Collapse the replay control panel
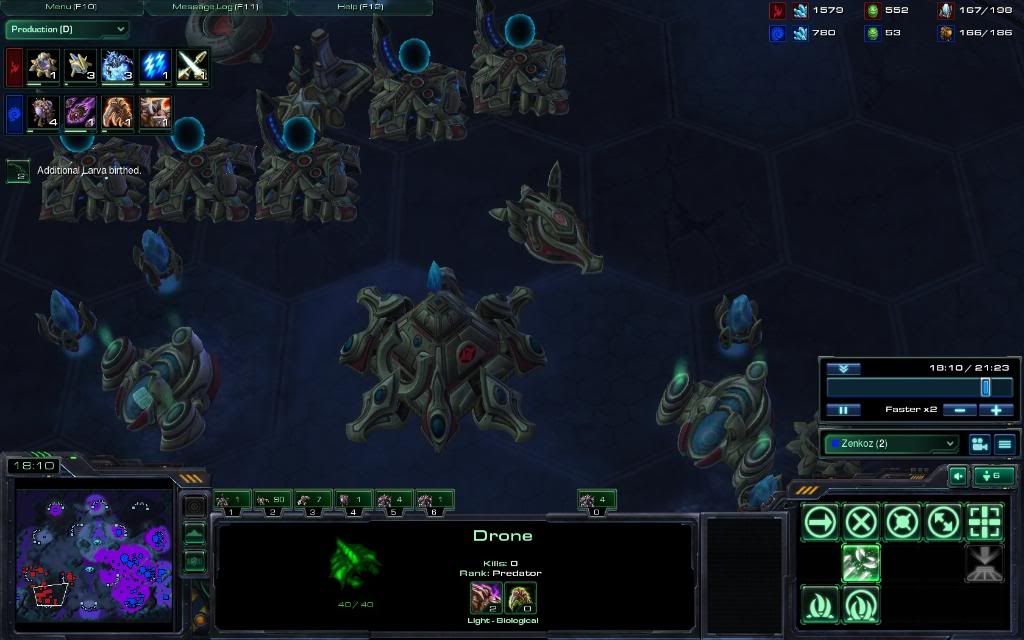1024x640 pixels. click(843, 369)
